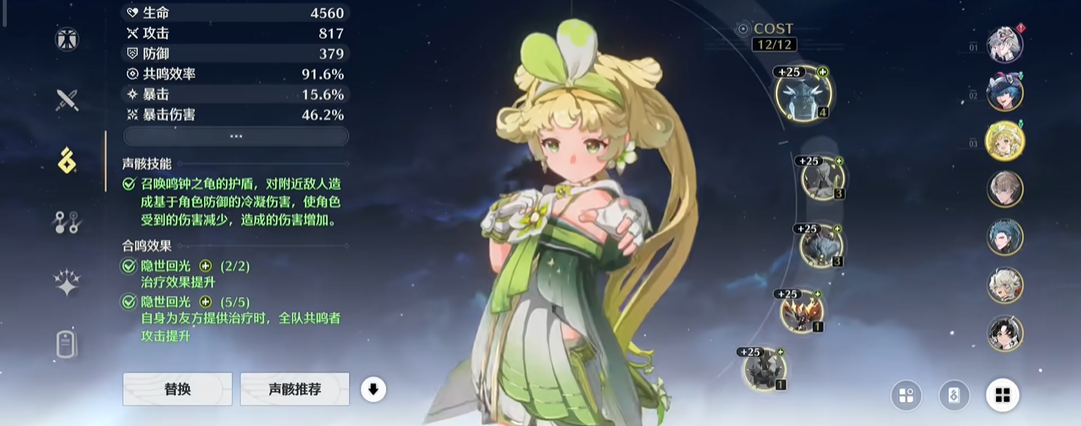The image size is (1081, 426).
Task: Switch to the star resonance chain tab
Action: (x=67, y=284)
